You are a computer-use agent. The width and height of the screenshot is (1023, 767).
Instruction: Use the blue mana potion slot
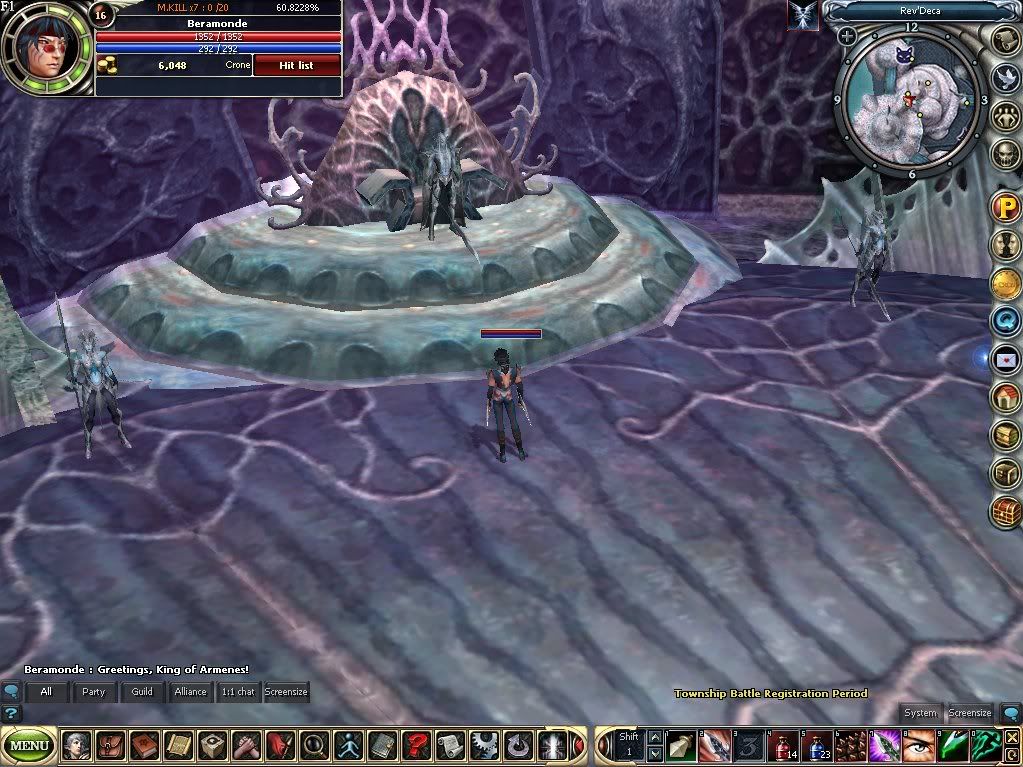point(818,745)
